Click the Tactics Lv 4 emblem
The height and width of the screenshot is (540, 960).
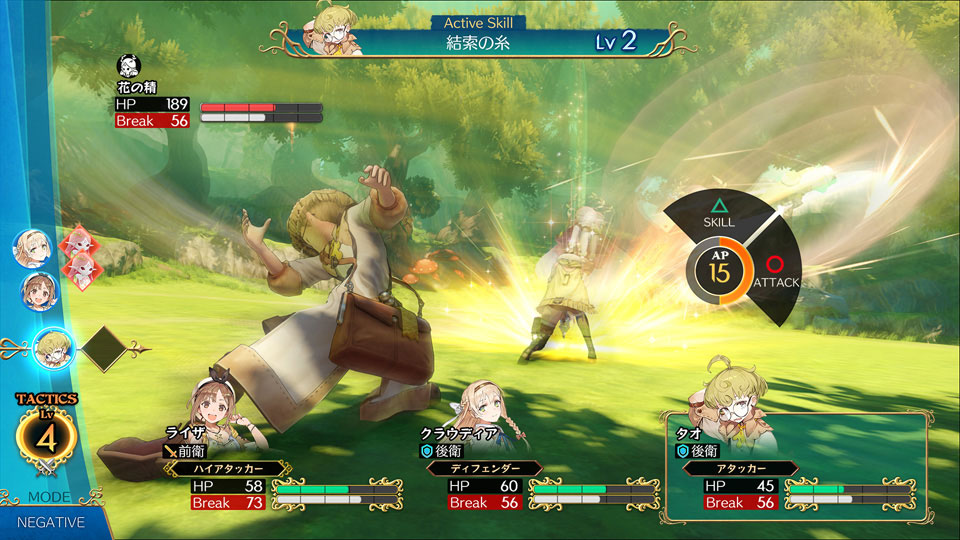coord(46,438)
